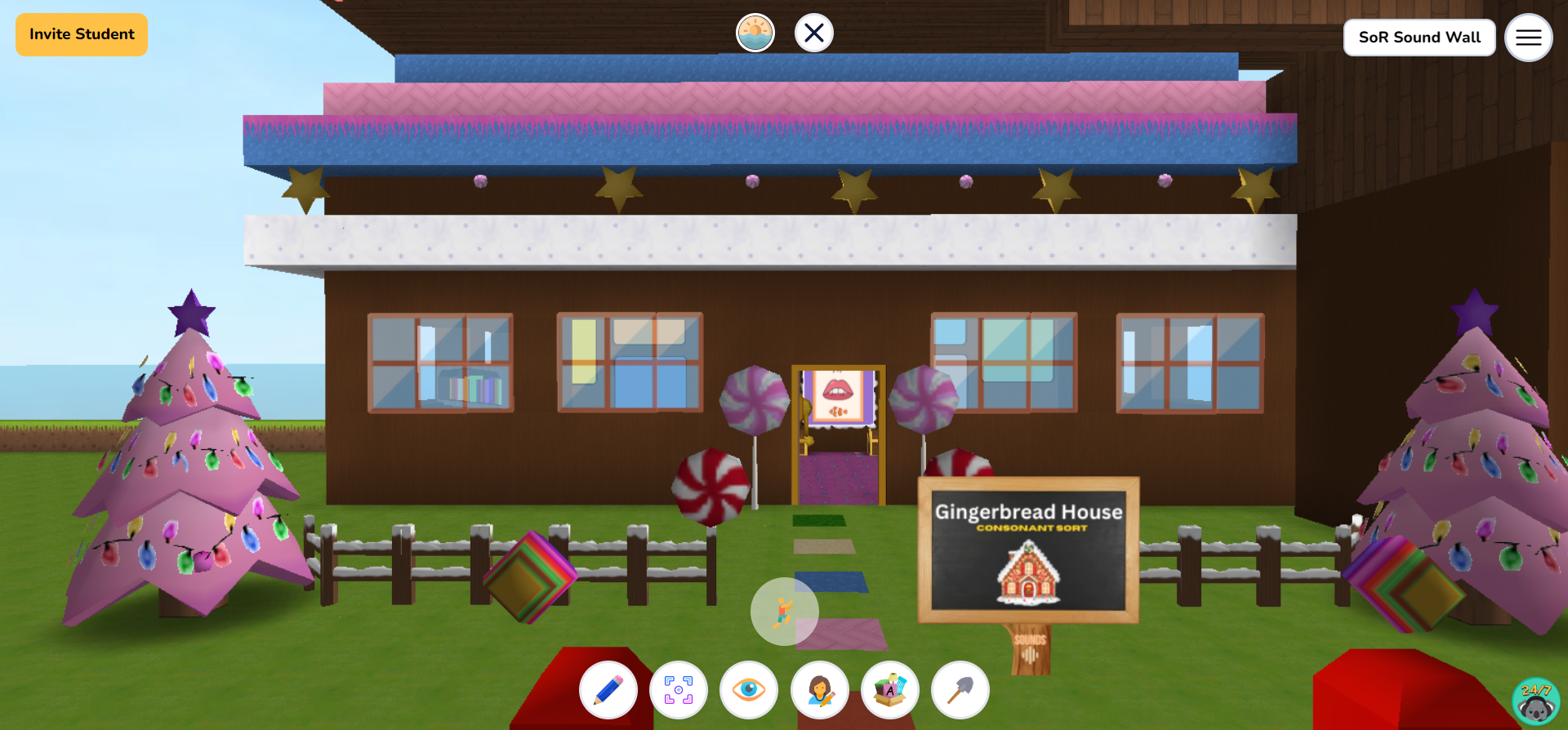Open the hamburger menu
This screenshot has width=1568, height=730.
(1529, 38)
